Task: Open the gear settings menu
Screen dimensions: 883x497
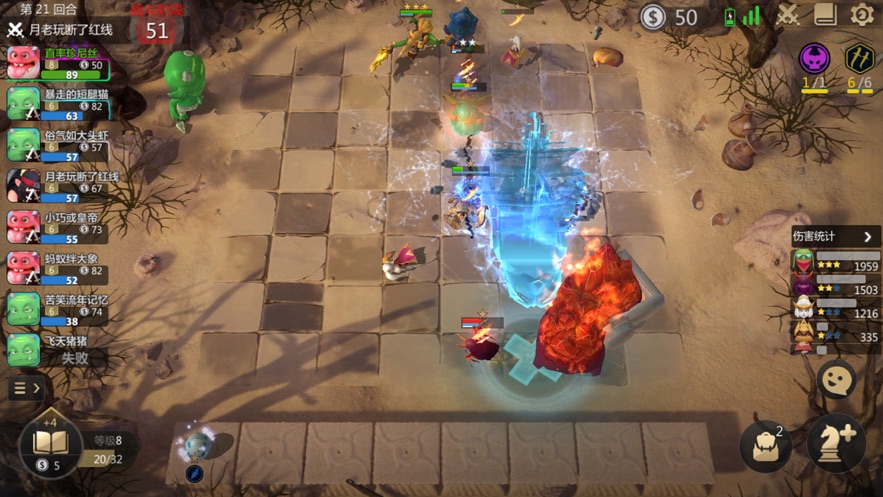Action: (862, 15)
